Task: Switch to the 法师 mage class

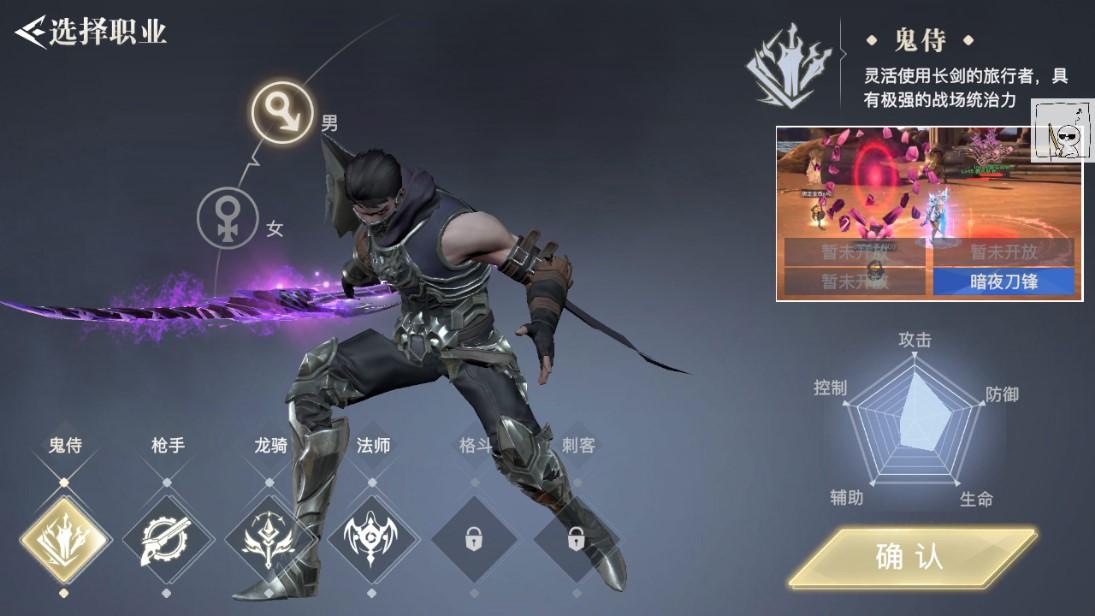Action: coord(373,540)
